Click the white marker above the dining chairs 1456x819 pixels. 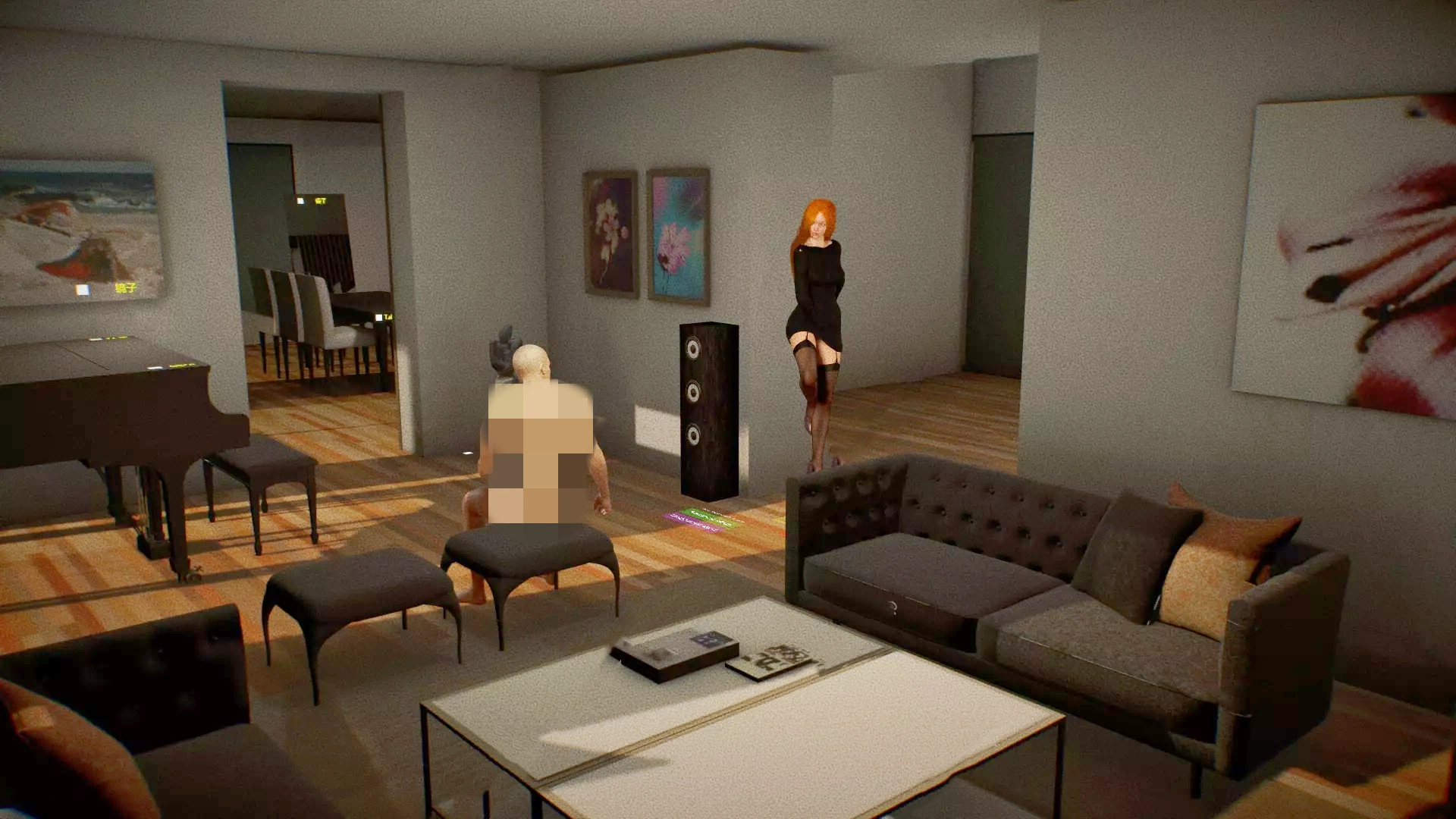300,201
